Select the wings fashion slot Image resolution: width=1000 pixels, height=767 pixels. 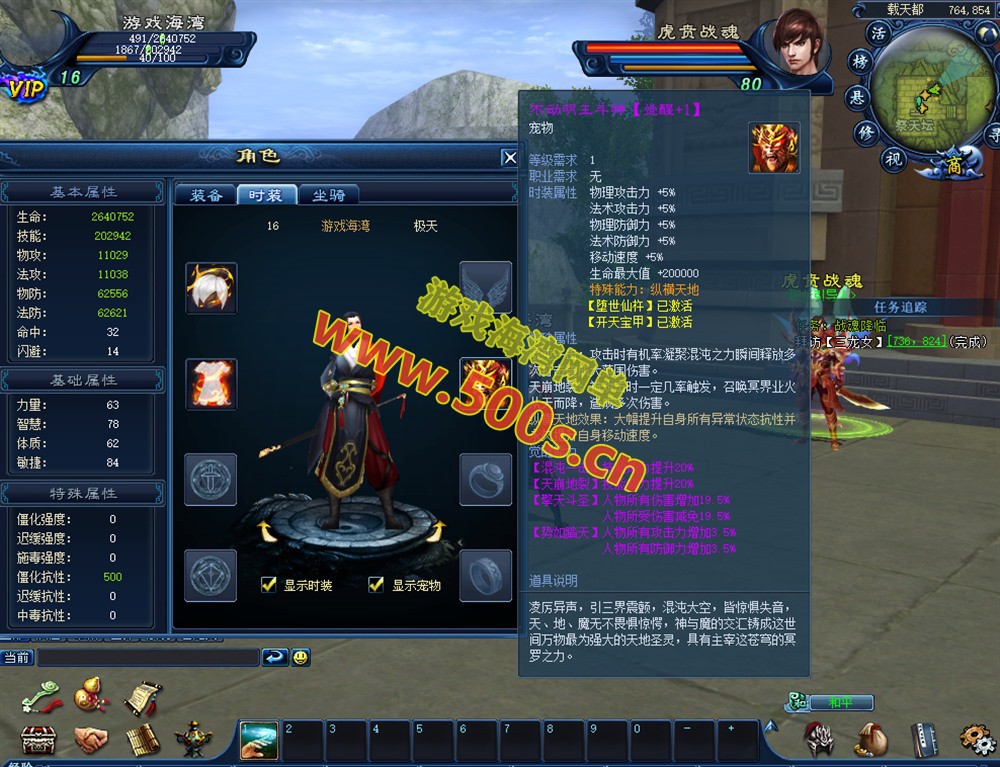485,288
